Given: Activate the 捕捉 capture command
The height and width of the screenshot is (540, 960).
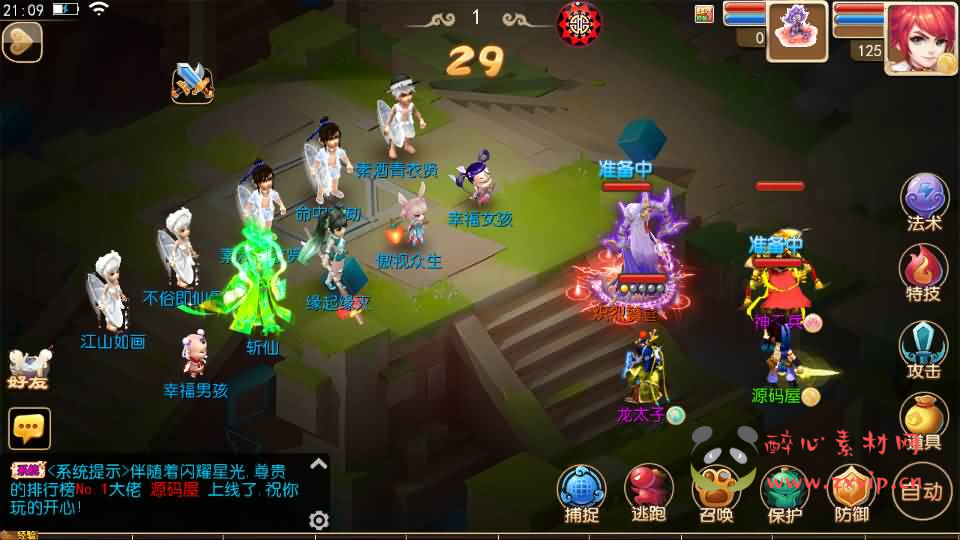Looking at the screenshot, I should click(582, 493).
